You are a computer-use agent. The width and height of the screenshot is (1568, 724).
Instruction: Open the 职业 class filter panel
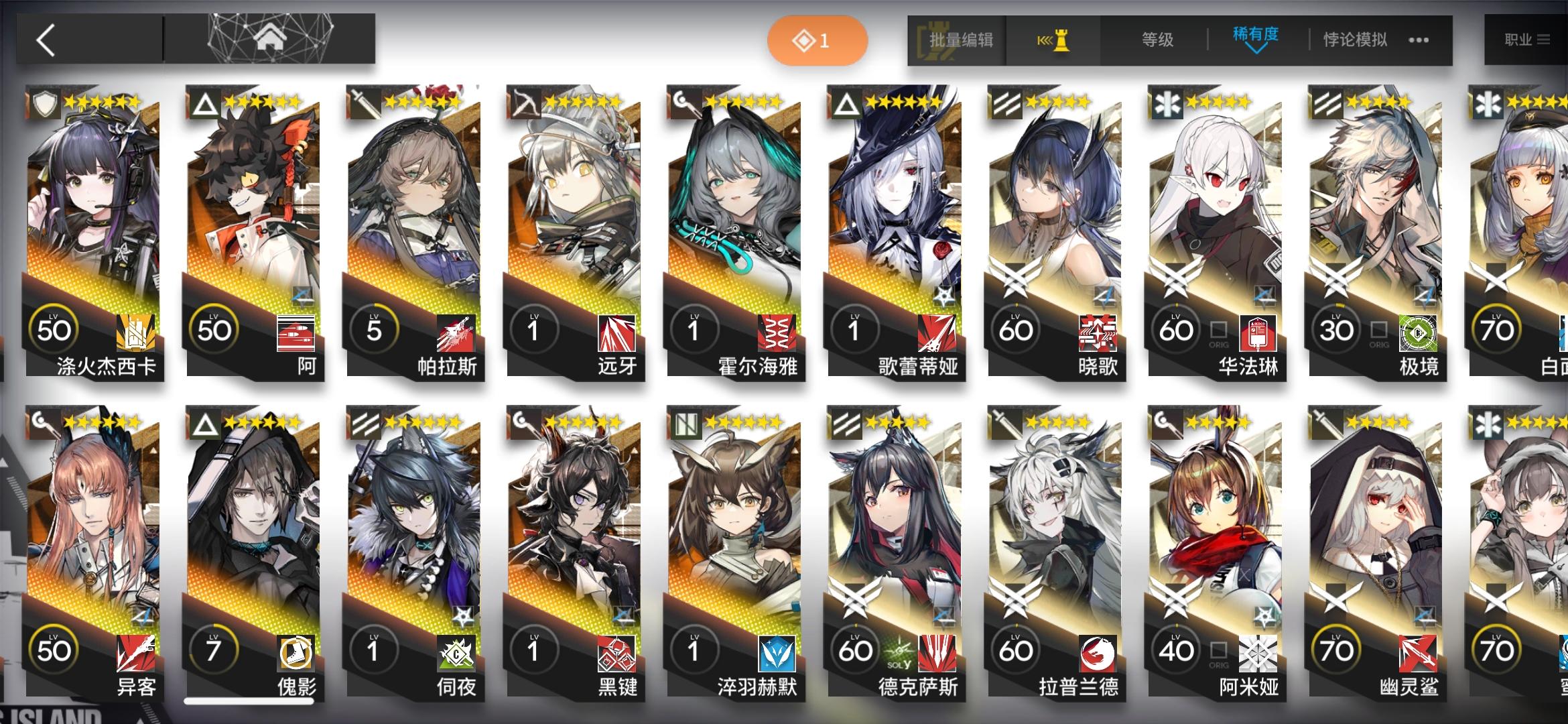click(1529, 40)
